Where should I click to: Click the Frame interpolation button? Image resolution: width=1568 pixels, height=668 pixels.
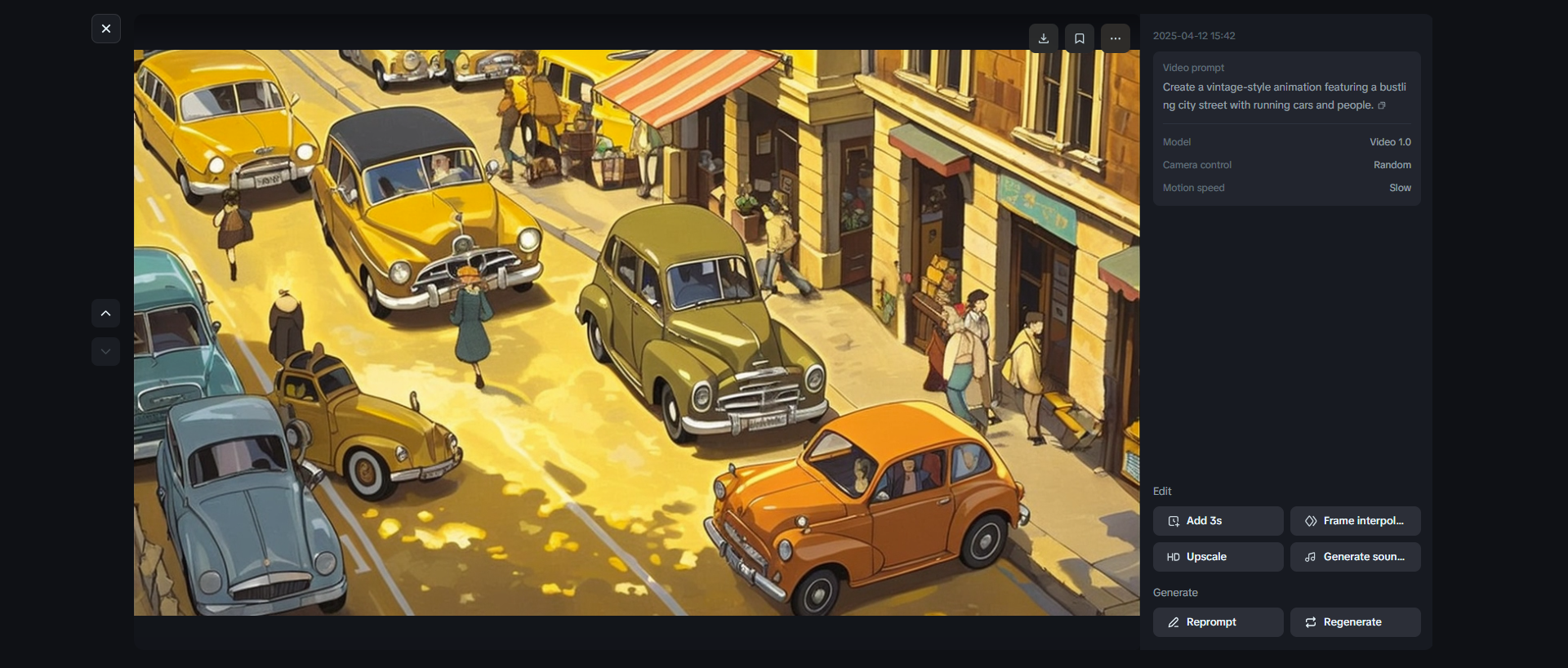[1355, 520]
